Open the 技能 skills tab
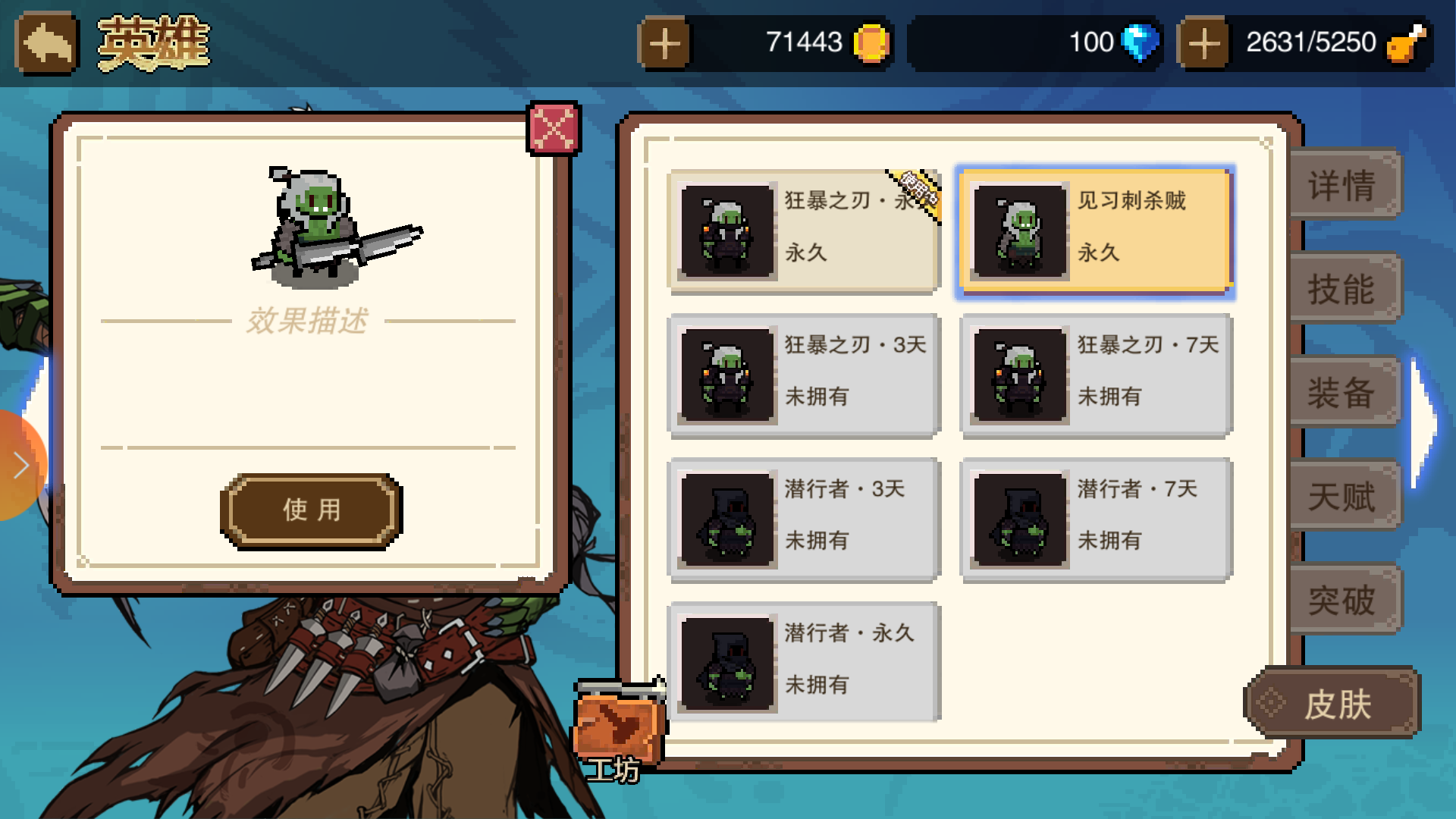Screen dimensions: 1456x819 (x=1344, y=288)
